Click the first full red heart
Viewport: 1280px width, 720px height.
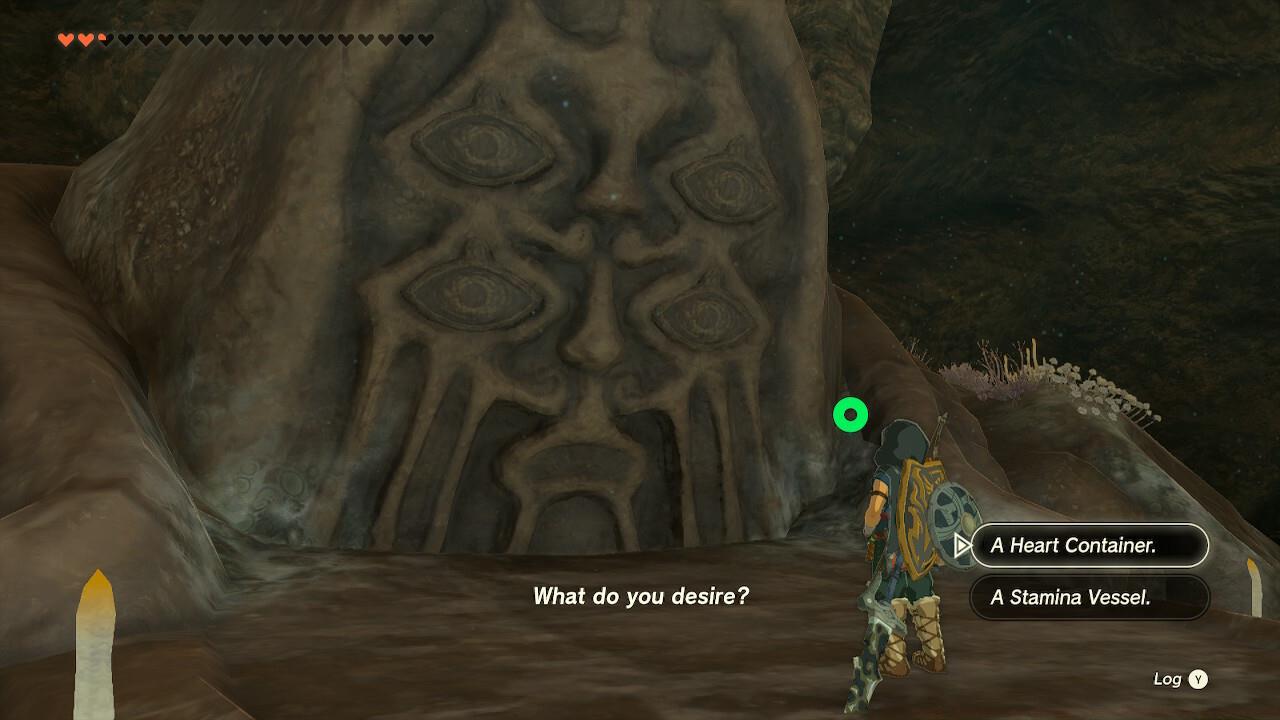tap(66, 40)
